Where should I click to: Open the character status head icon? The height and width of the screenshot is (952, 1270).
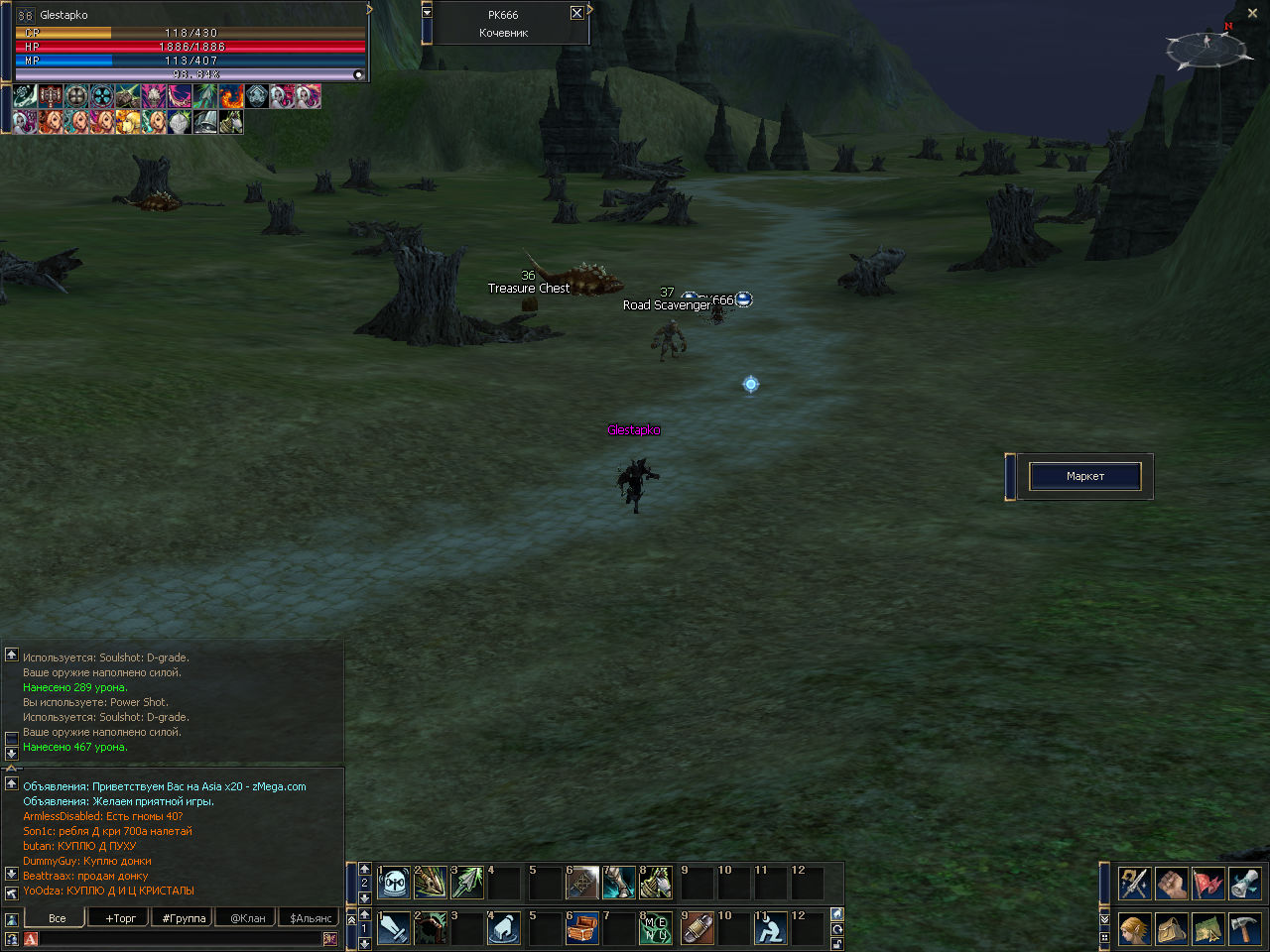coord(1135,929)
